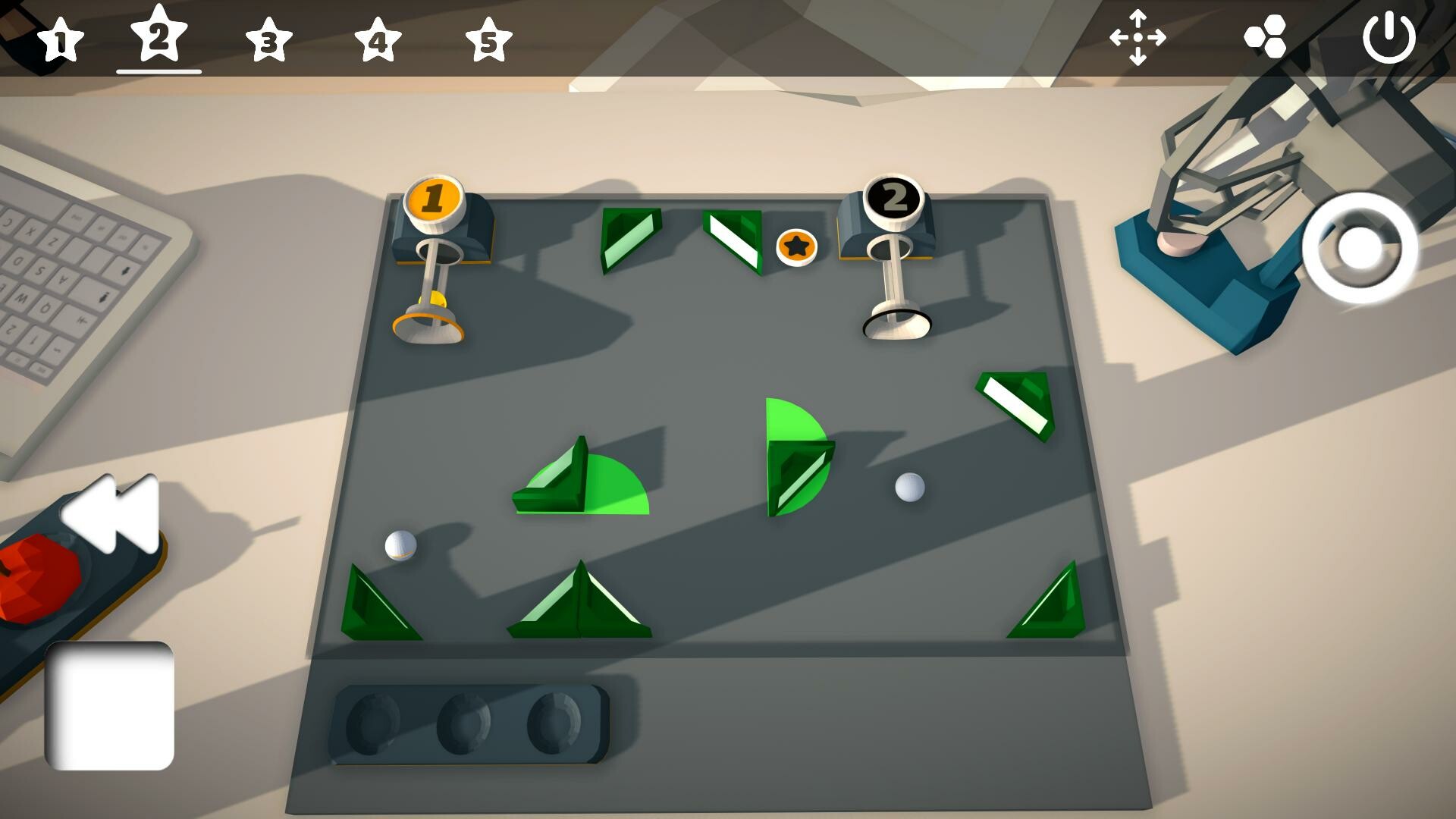The height and width of the screenshot is (819, 1456).
Task: Open level star 4
Action: tap(379, 39)
